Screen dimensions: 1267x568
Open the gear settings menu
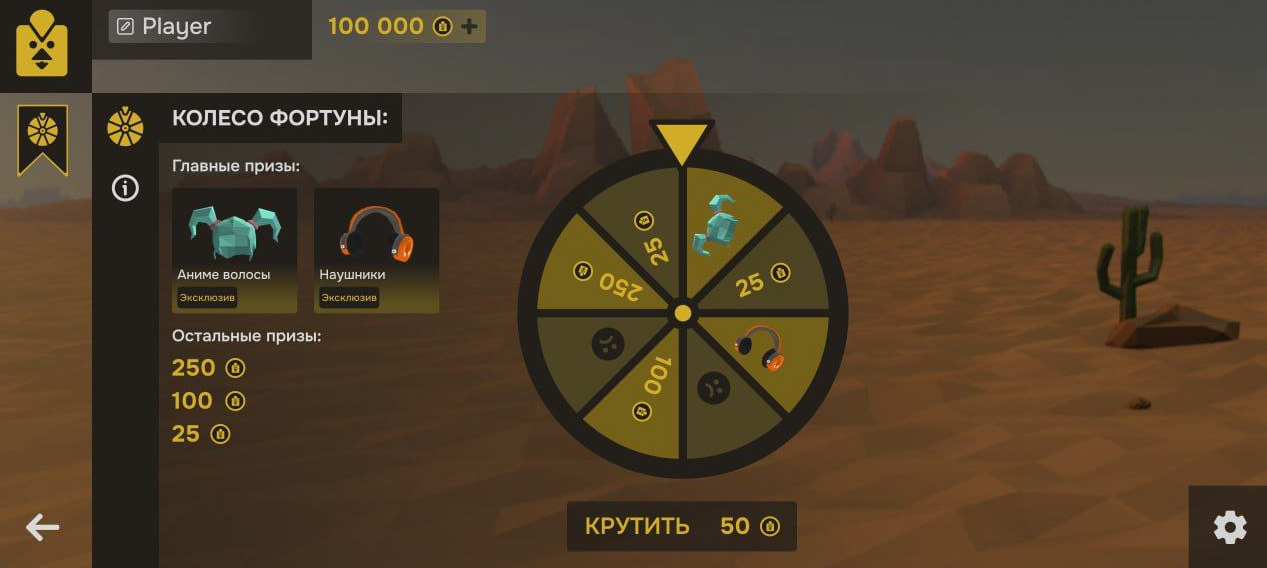click(1229, 527)
